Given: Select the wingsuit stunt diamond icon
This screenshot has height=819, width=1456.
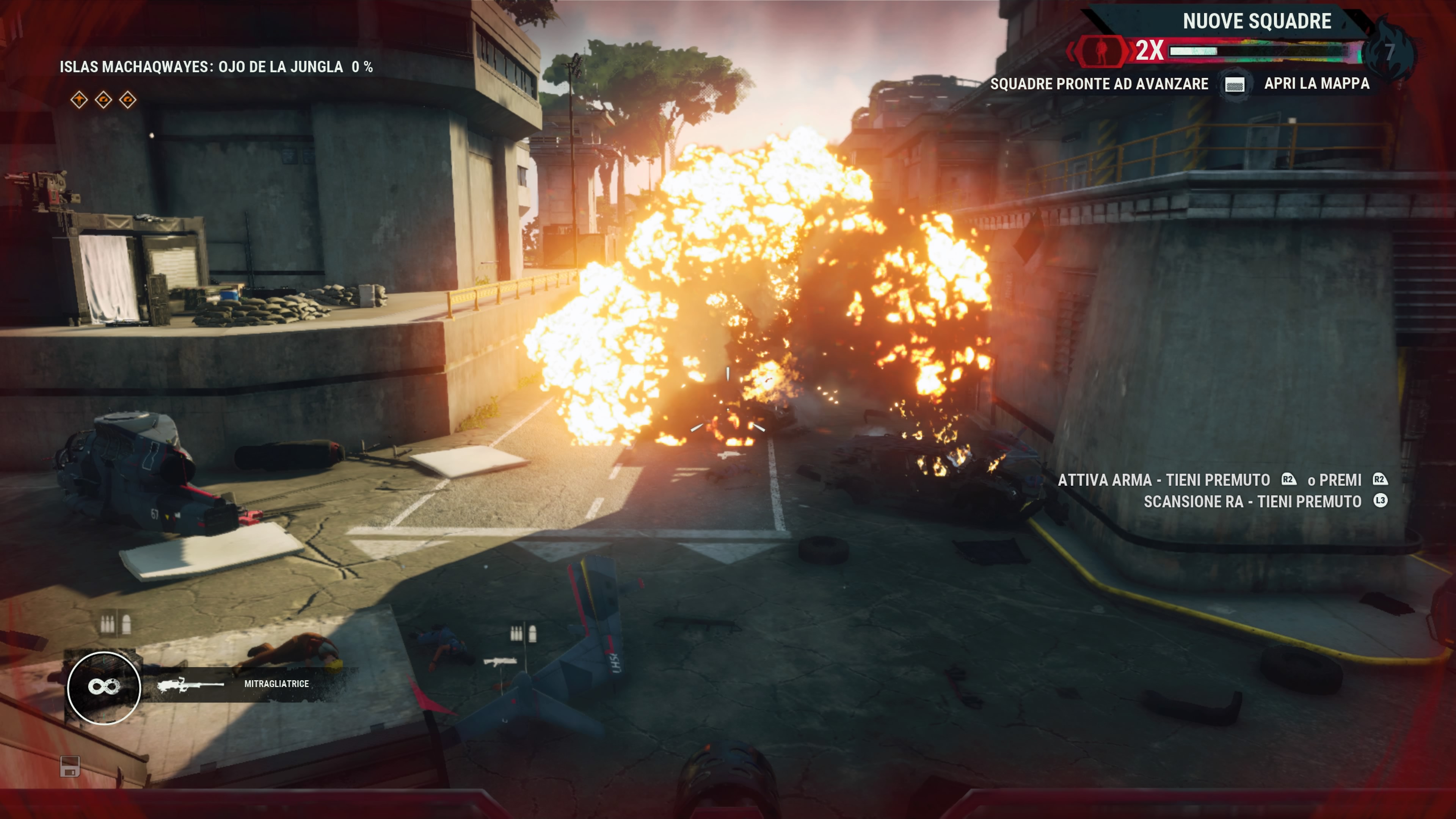Looking at the screenshot, I should click(79, 100).
